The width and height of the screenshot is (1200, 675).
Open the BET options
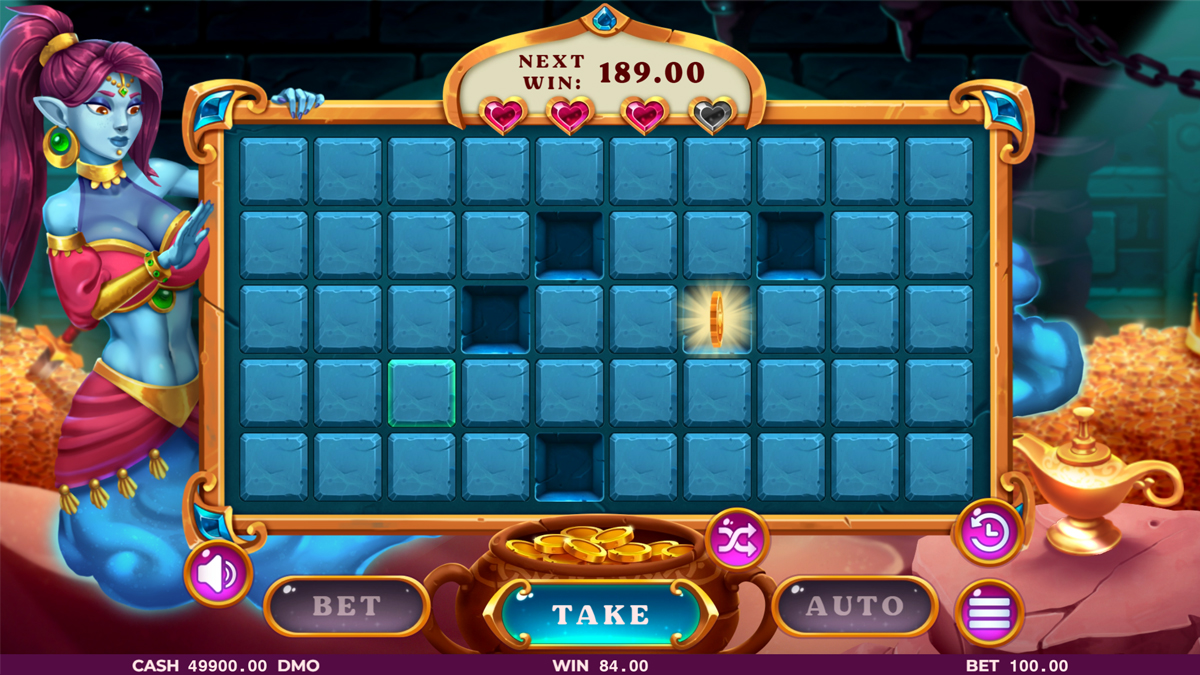click(x=347, y=606)
